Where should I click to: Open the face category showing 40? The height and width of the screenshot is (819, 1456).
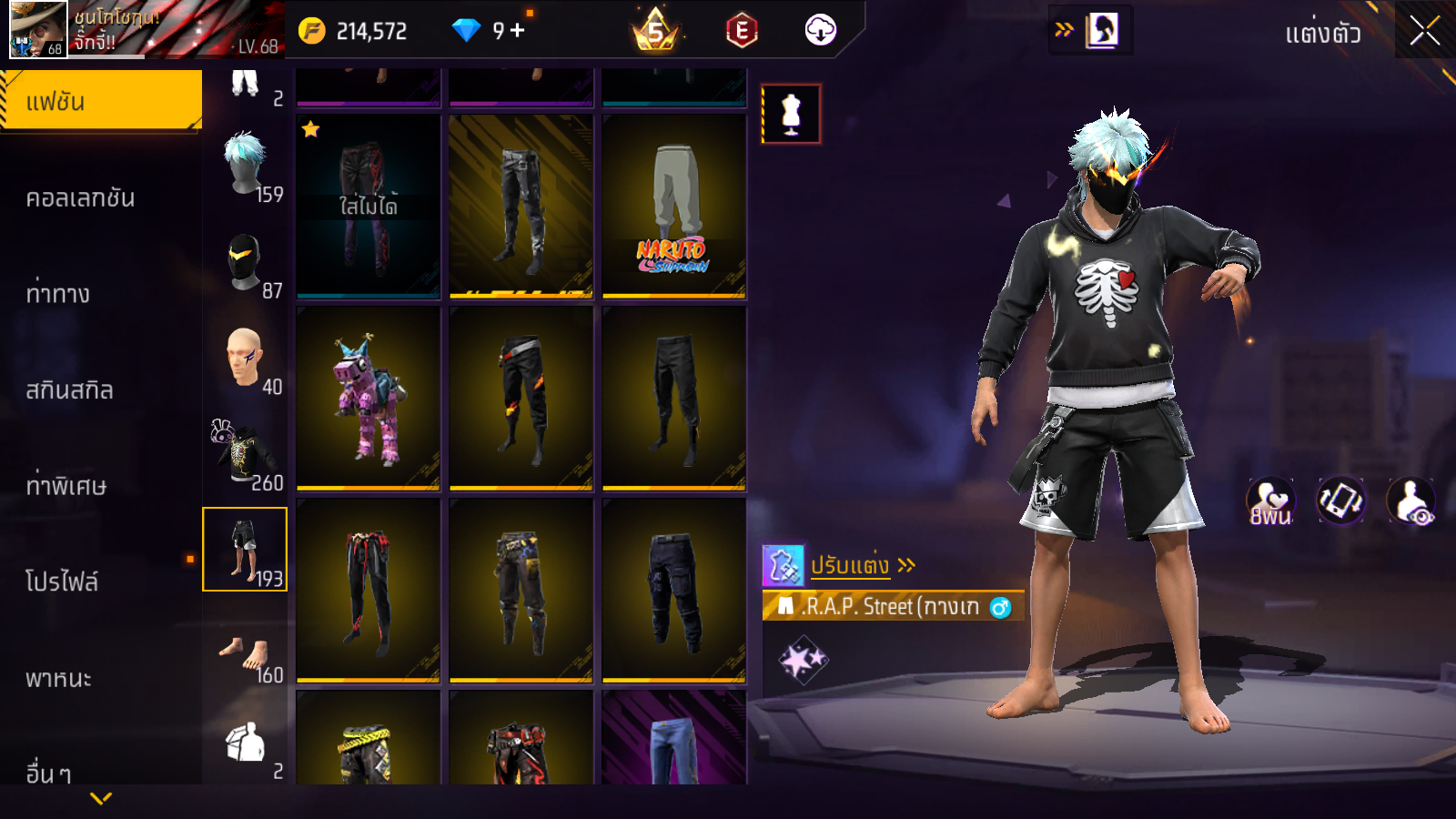[246, 359]
